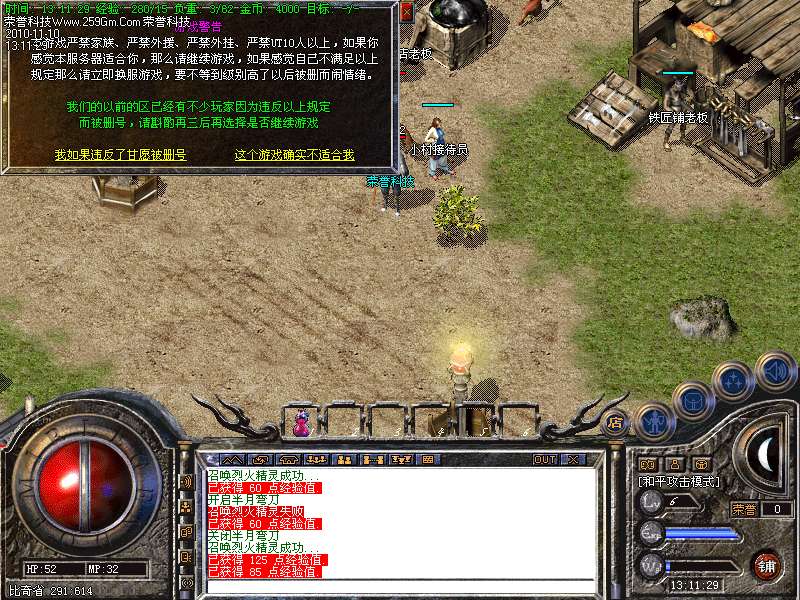Viewport: 800px width, 600px height.
Task: Choose the yellow '我如果违反了甘愿被删号' agreement link
Action: pos(120,155)
